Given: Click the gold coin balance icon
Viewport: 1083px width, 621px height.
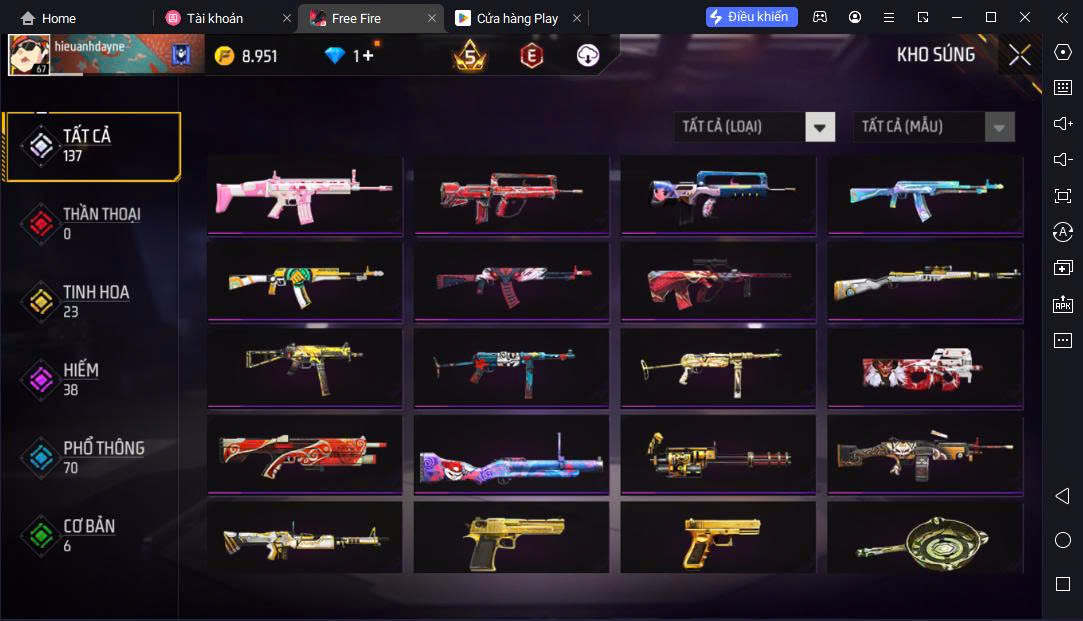Looking at the screenshot, I should tap(225, 56).
